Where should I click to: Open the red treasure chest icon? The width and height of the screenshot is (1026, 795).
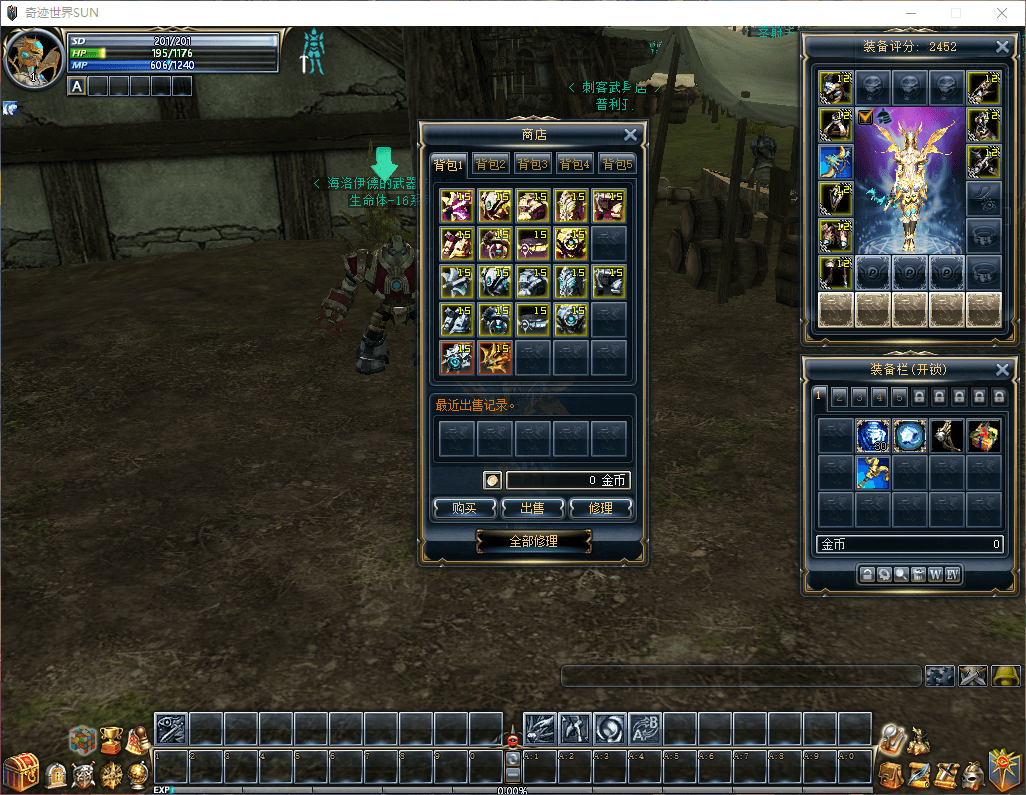[x=19, y=772]
